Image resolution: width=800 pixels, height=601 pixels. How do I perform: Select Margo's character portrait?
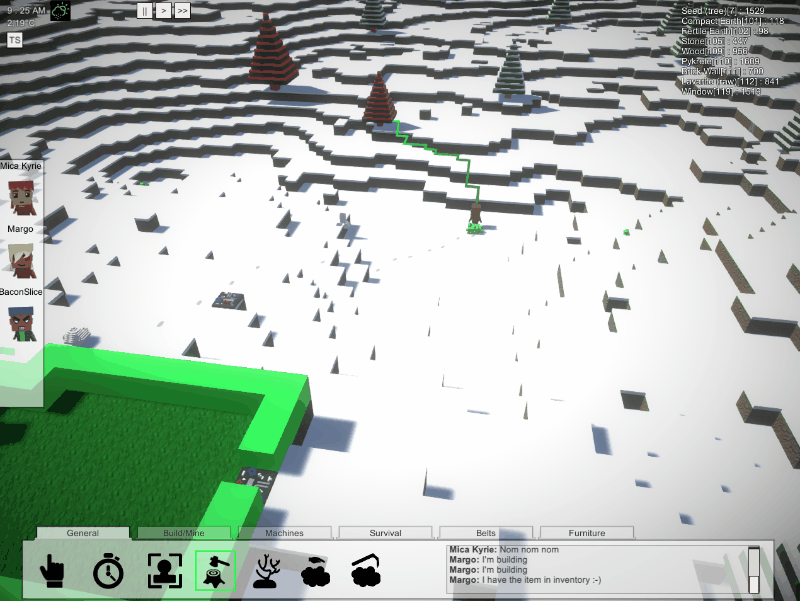[21, 259]
